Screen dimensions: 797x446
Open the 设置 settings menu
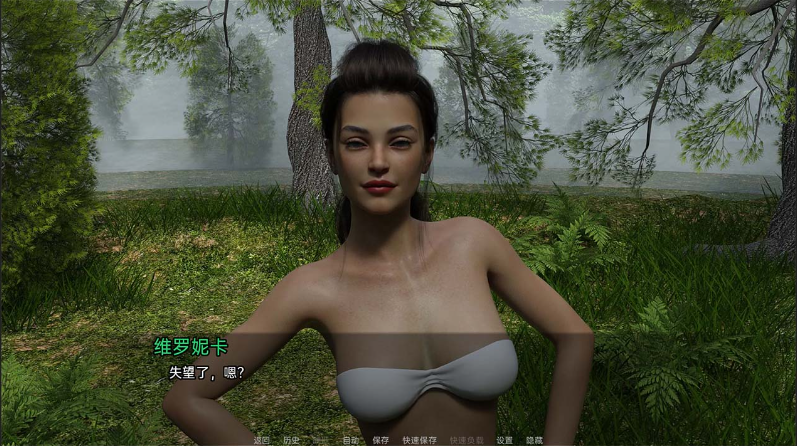pos(505,440)
